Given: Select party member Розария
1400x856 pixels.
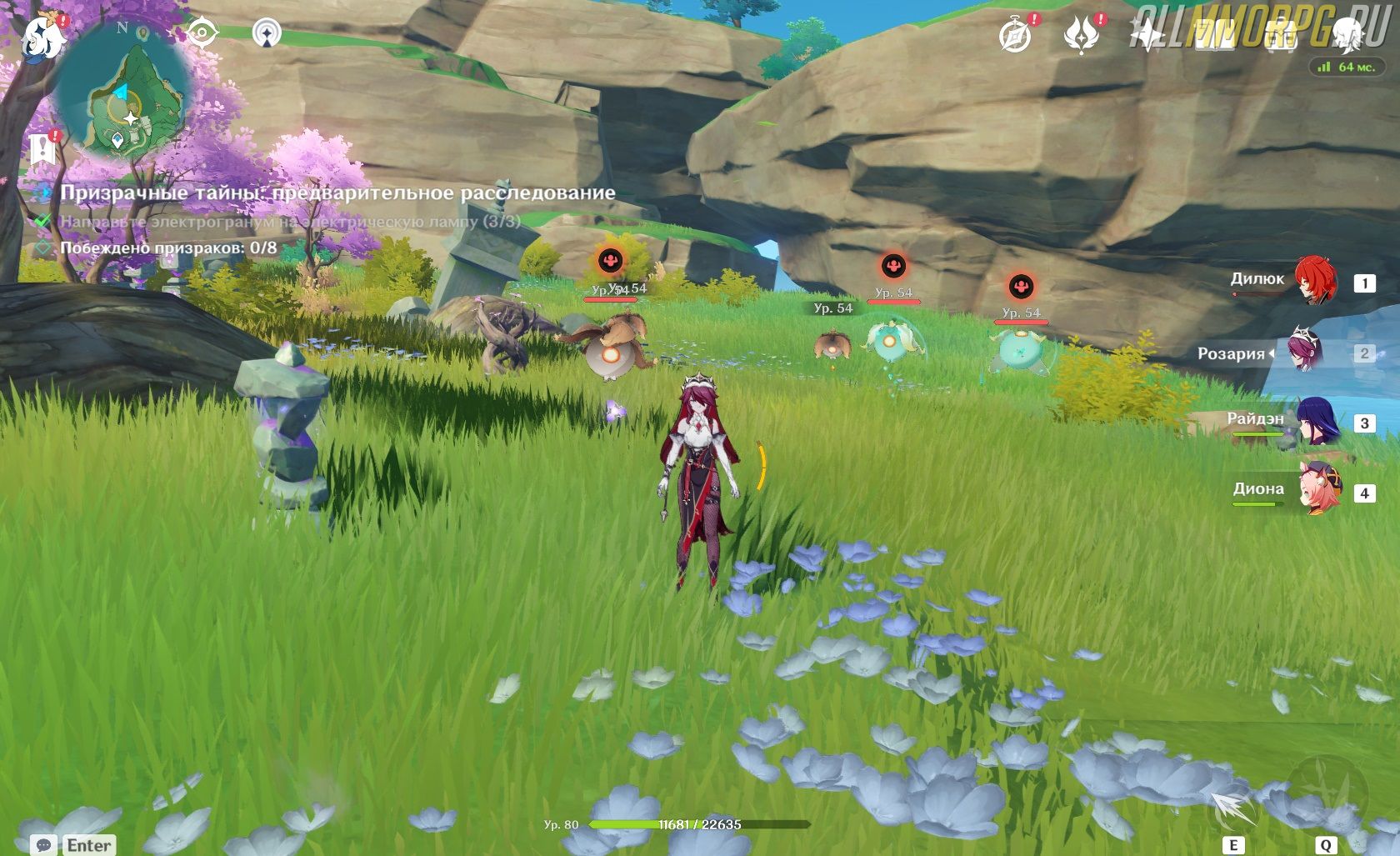Looking at the screenshot, I should pyautogui.click(x=1307, y=353).
